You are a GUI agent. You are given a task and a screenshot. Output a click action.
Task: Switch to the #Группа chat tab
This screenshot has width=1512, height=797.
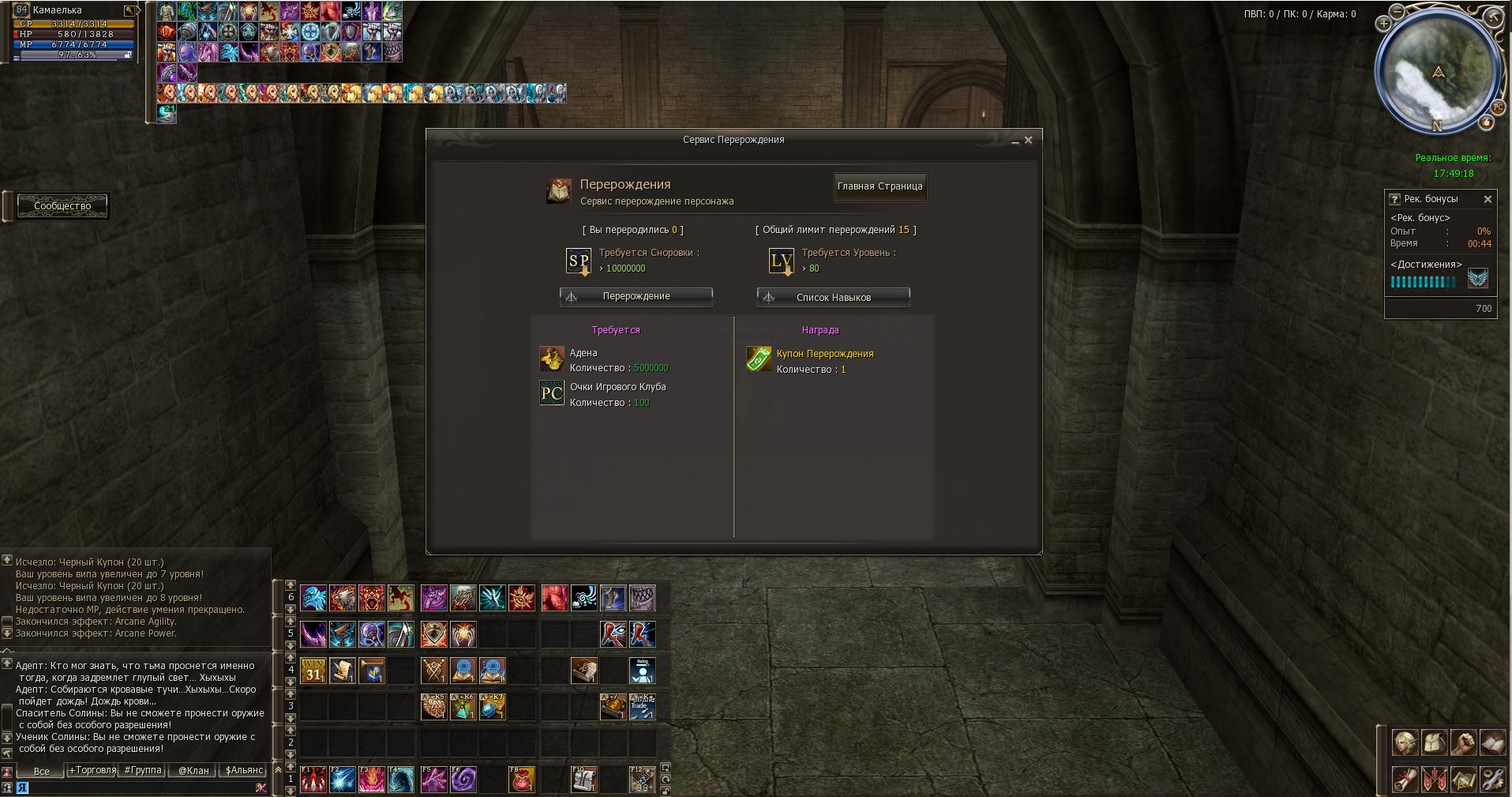(x=143, y=770)
